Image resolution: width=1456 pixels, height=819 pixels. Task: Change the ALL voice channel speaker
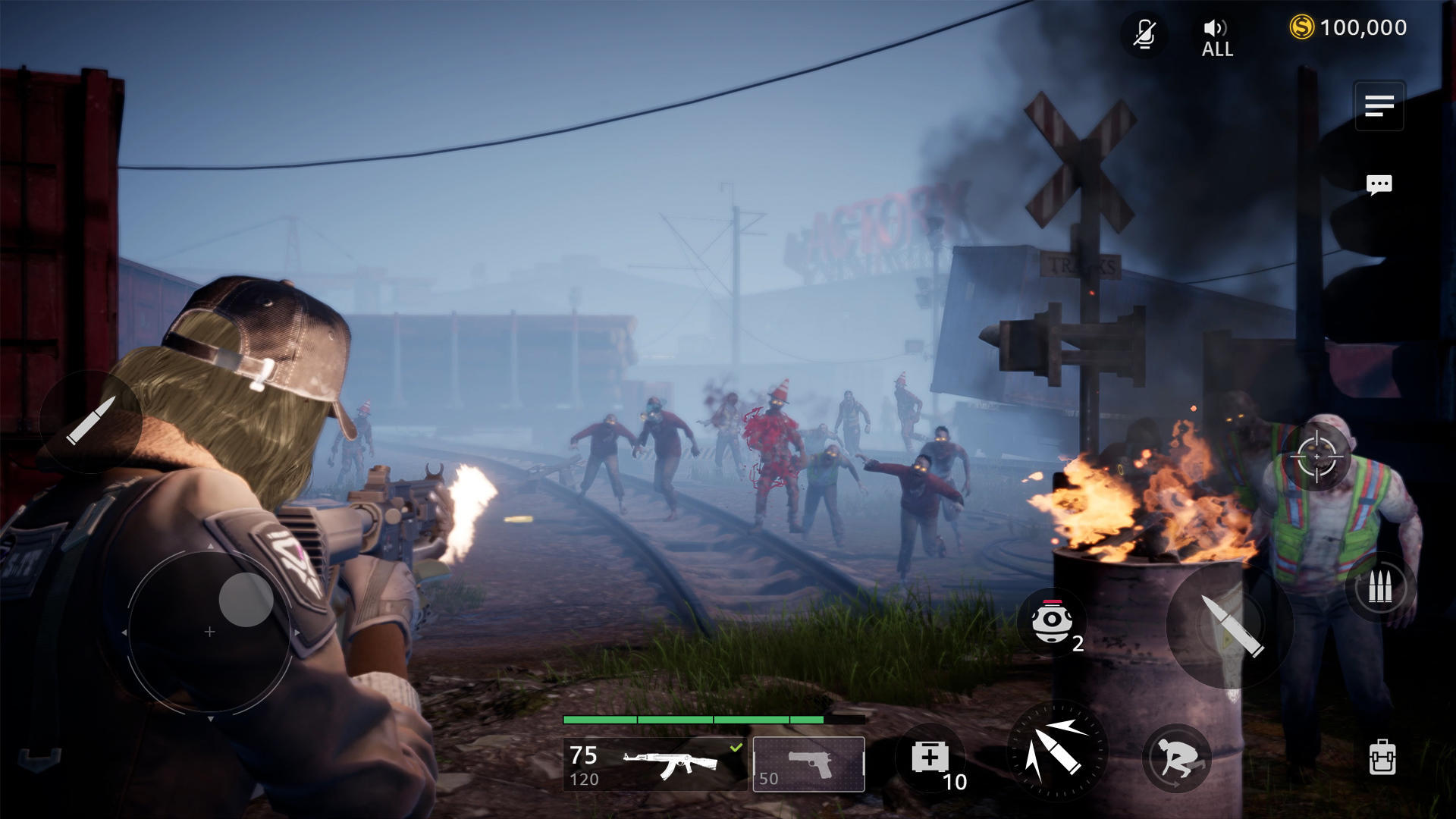pyautogui.click(x=1216, y=38)
